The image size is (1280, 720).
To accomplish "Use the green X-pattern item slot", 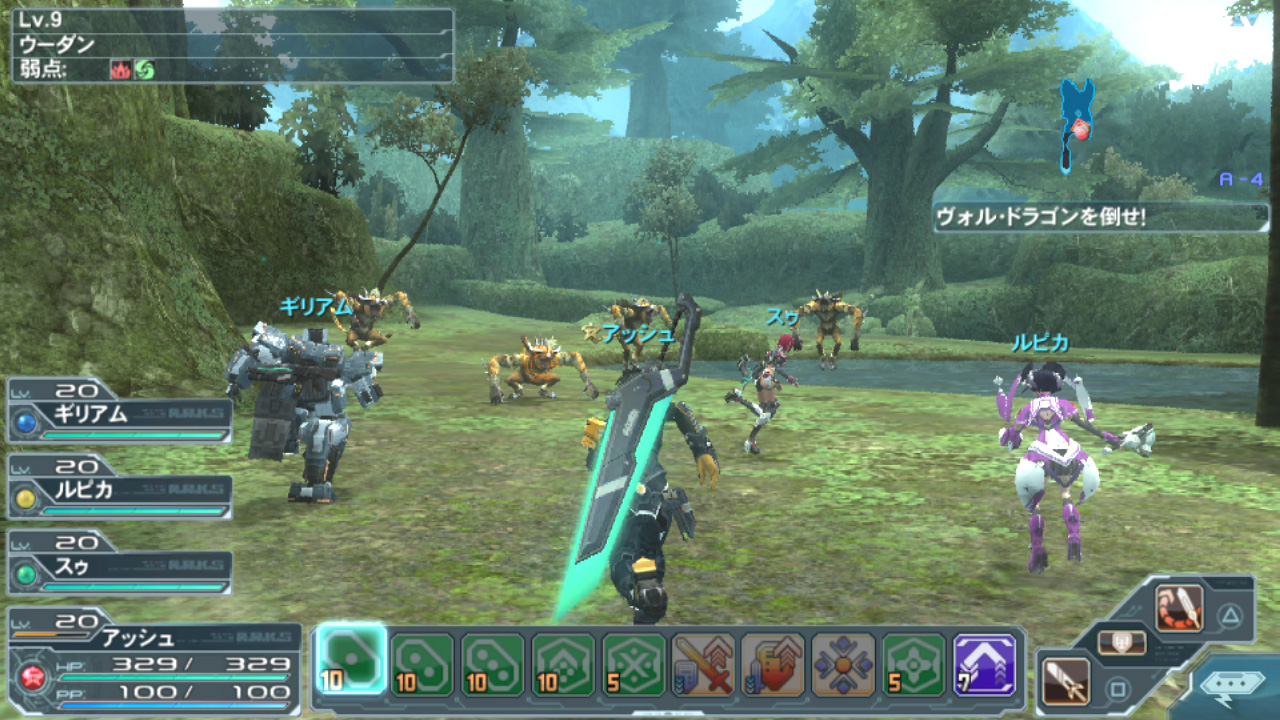I will click(634, 664).
